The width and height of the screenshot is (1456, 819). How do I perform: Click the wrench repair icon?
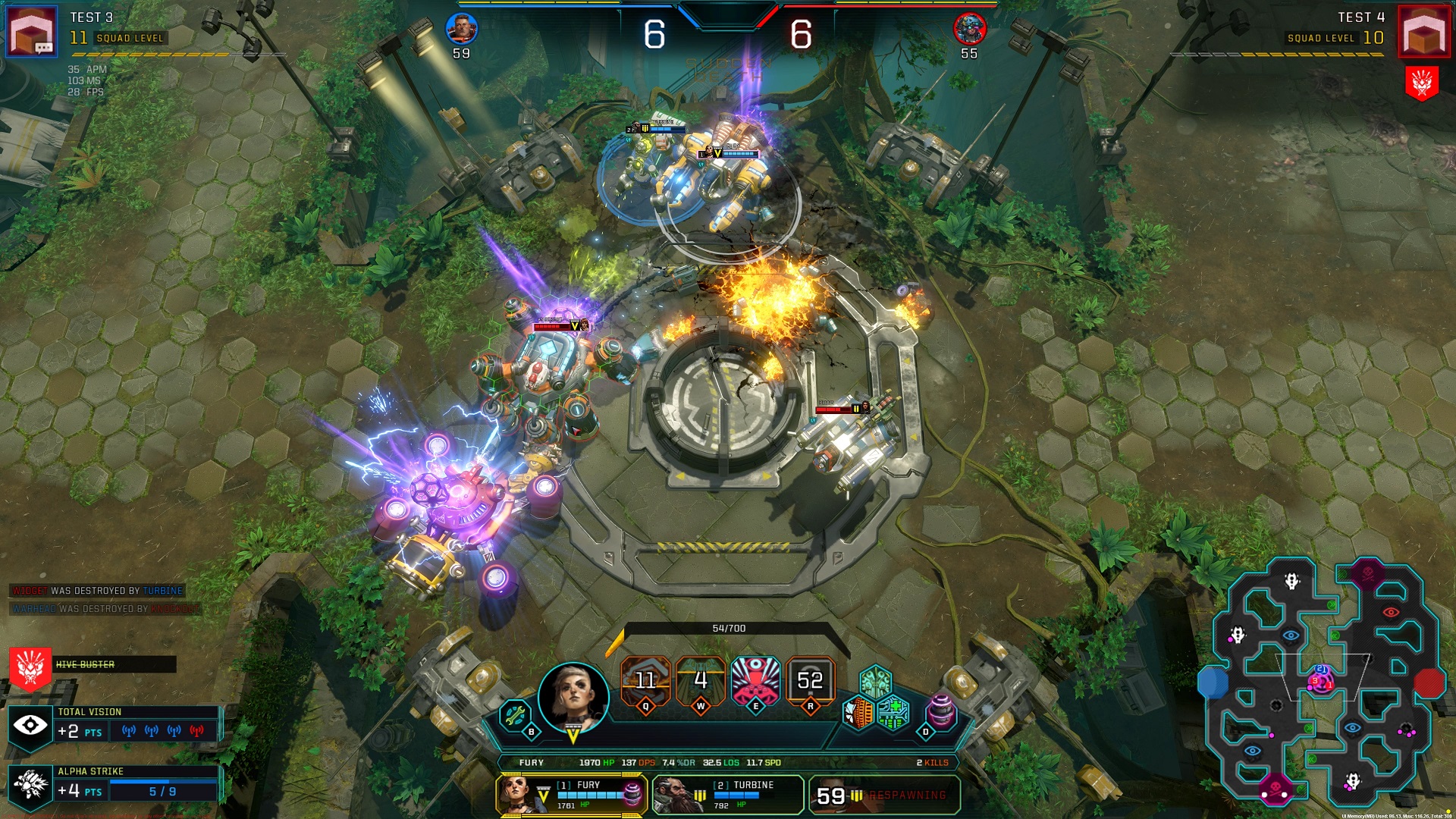[x=515, y=715]
